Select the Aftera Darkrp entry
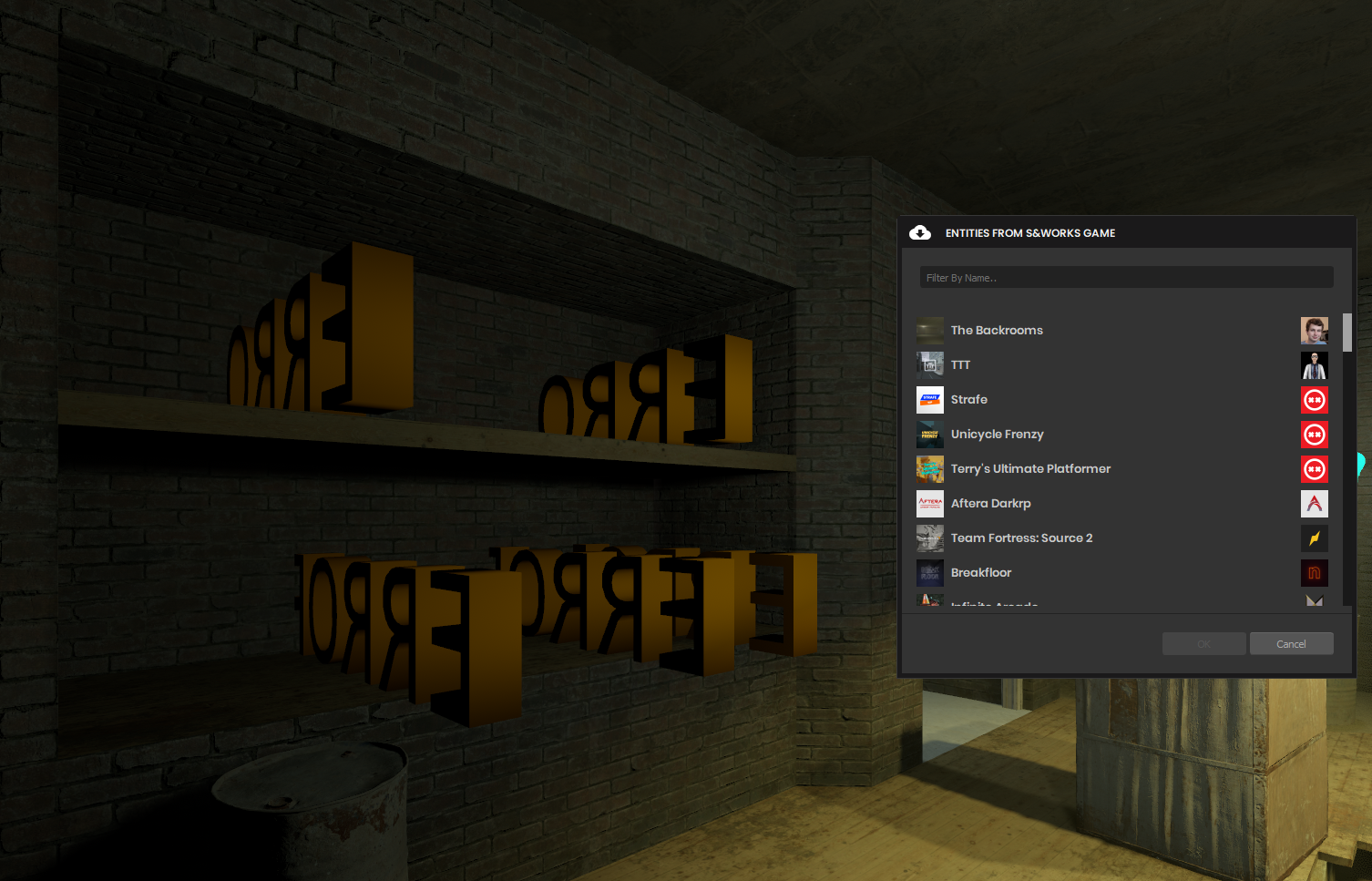The image size is (1372, 881). click(x=1048, y=503)
